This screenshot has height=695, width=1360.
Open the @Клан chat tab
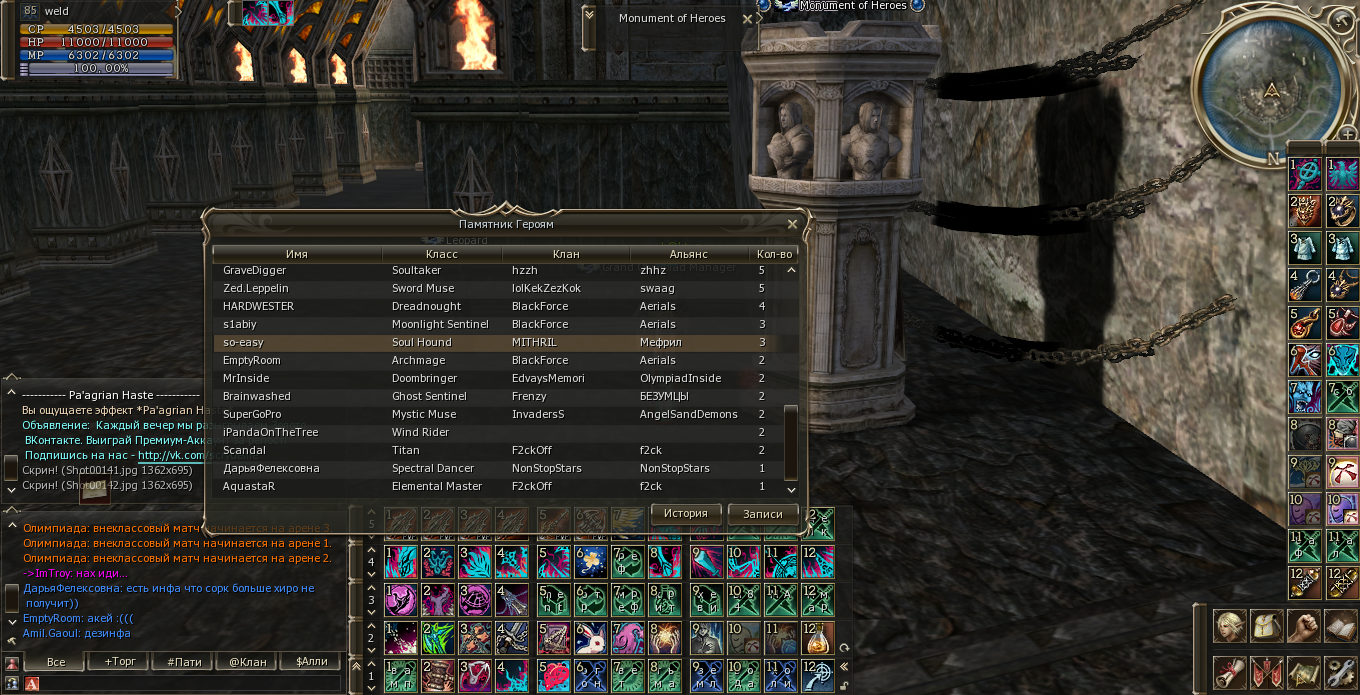click(247, 662)
